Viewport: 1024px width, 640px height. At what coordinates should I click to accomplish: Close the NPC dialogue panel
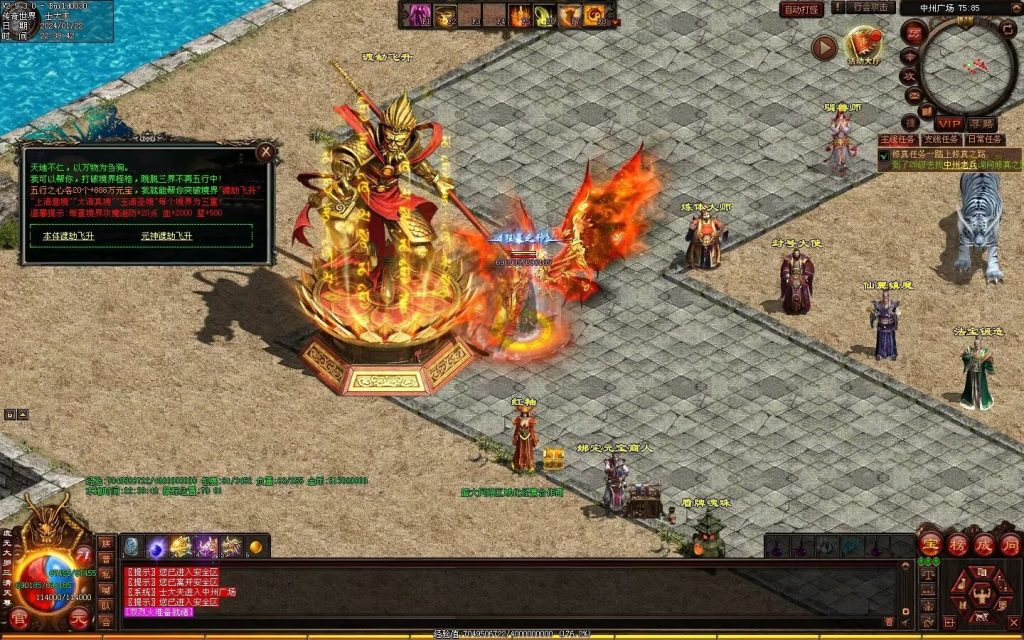[x=265, y=153]
